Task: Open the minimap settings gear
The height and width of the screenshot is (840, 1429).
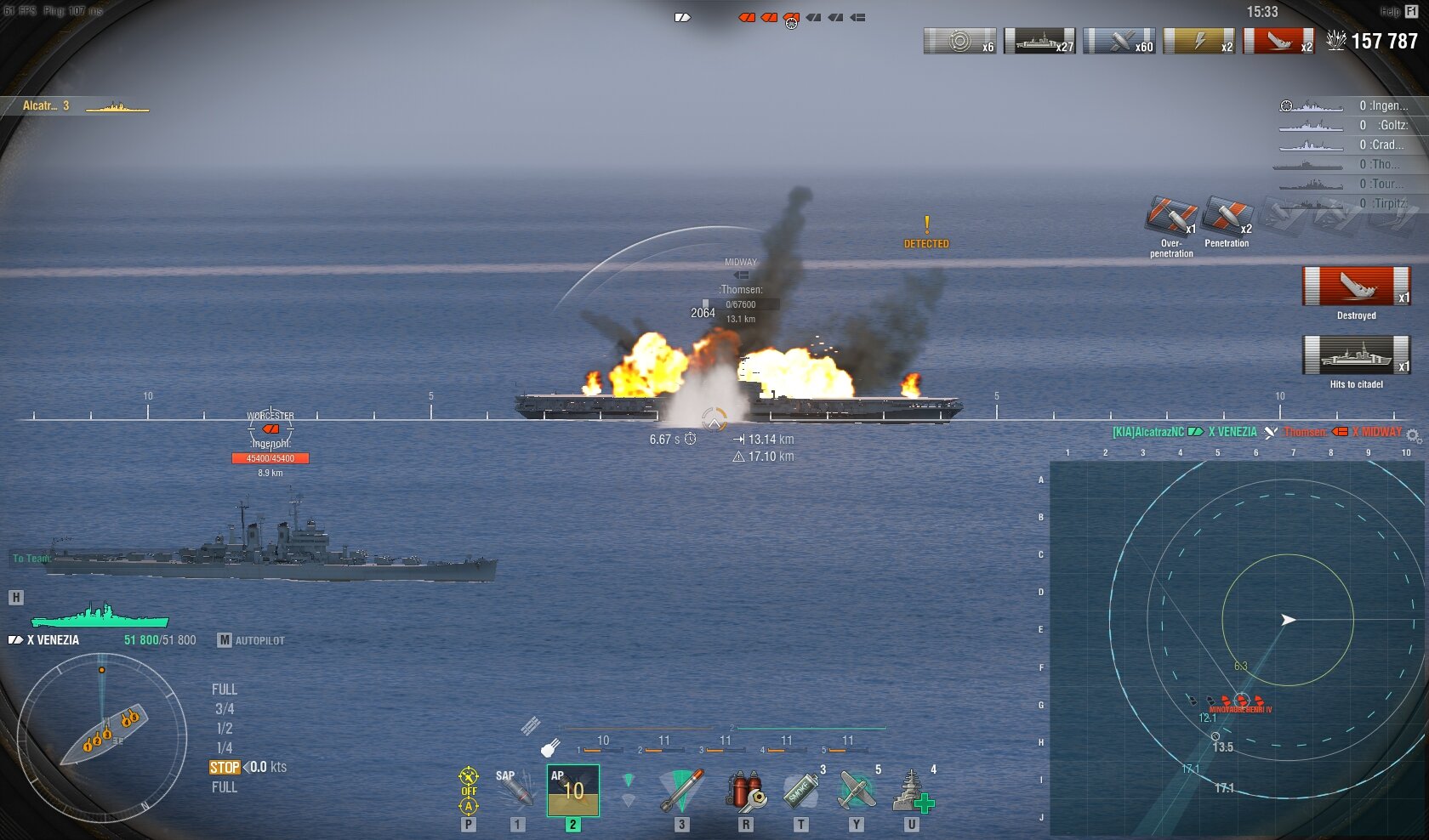Action: pos(1413,435)
